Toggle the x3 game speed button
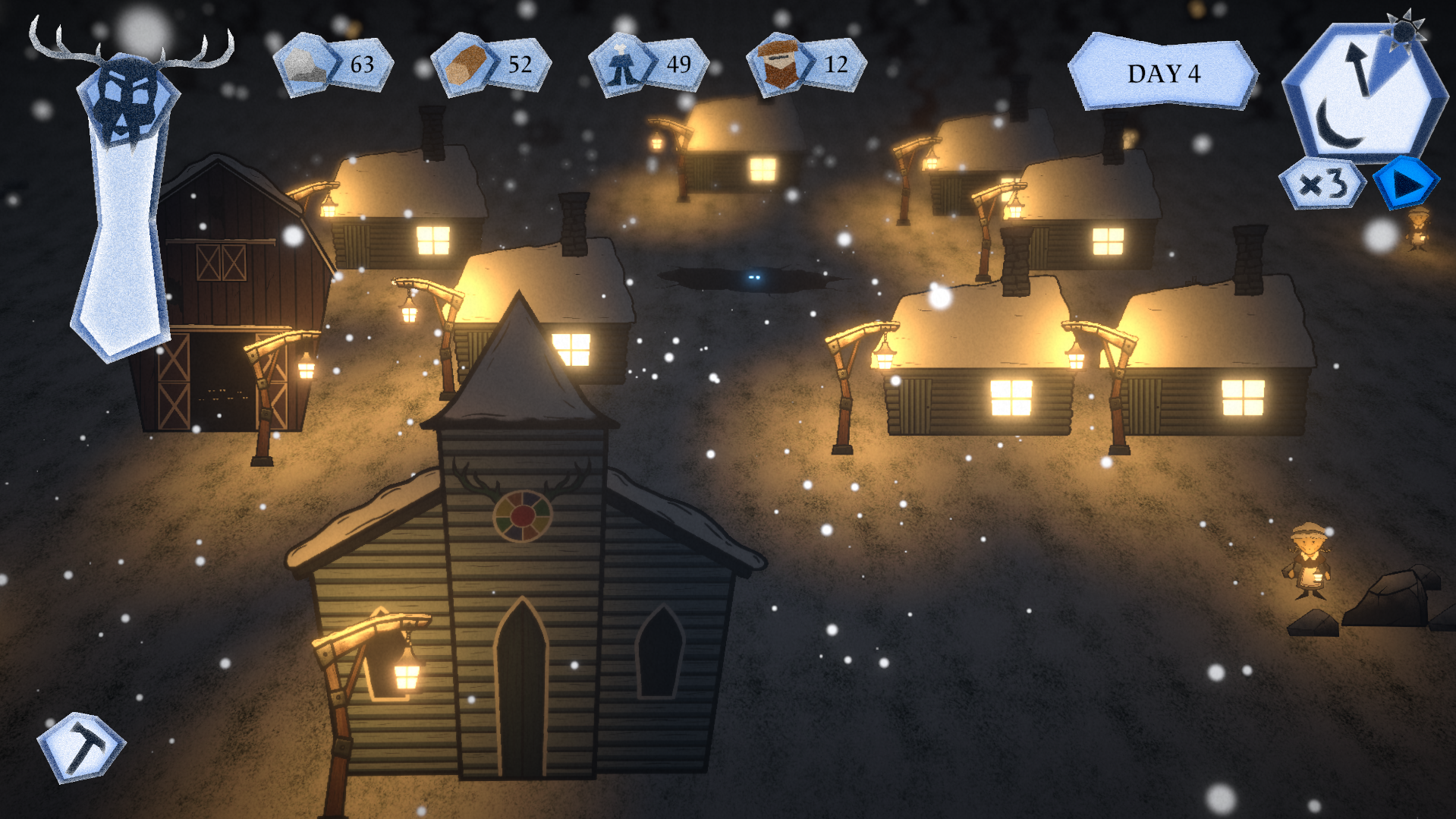 coord(1322,184)
